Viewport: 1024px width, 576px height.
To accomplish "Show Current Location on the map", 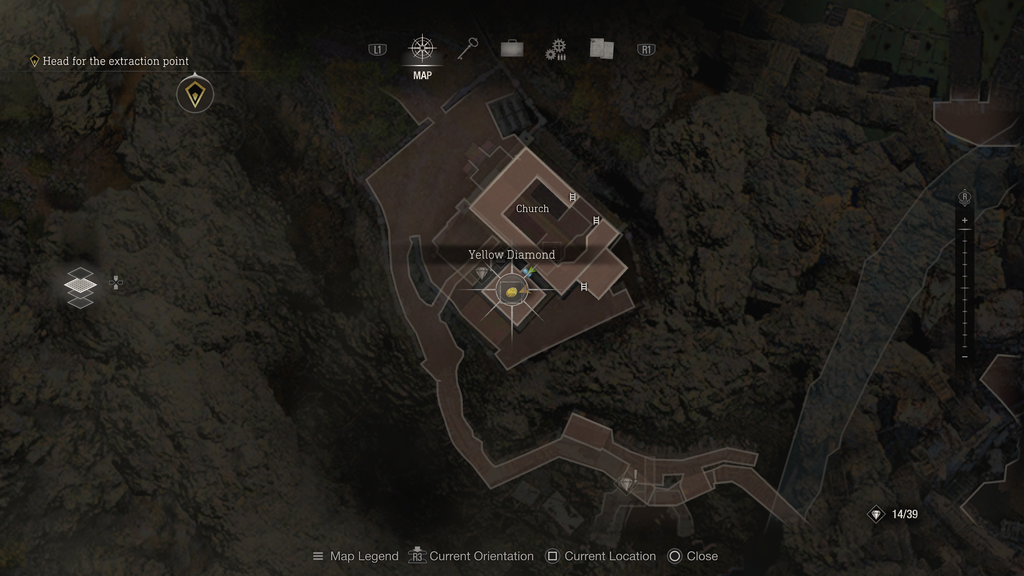I will 600,556.
